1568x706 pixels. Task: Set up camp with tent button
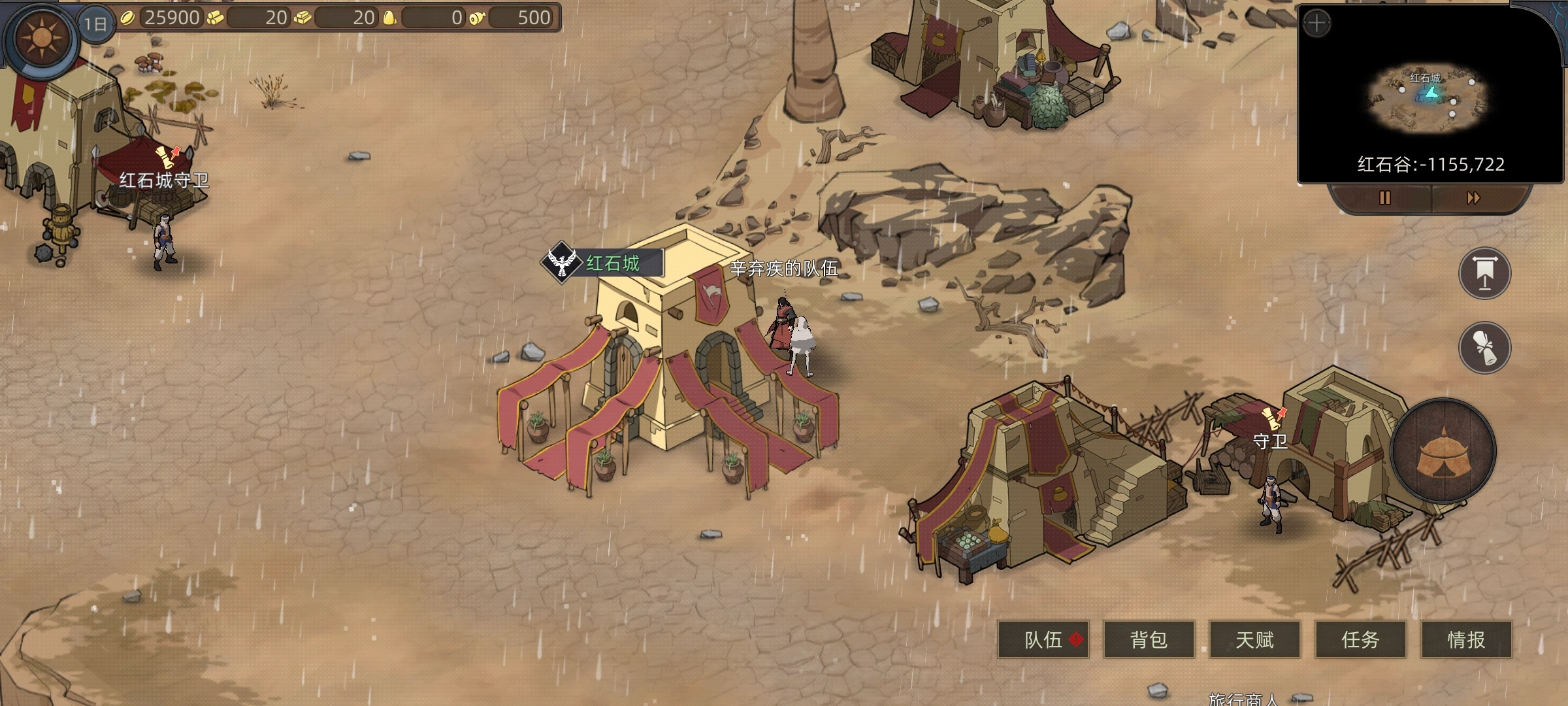(x=1443, y=451)
